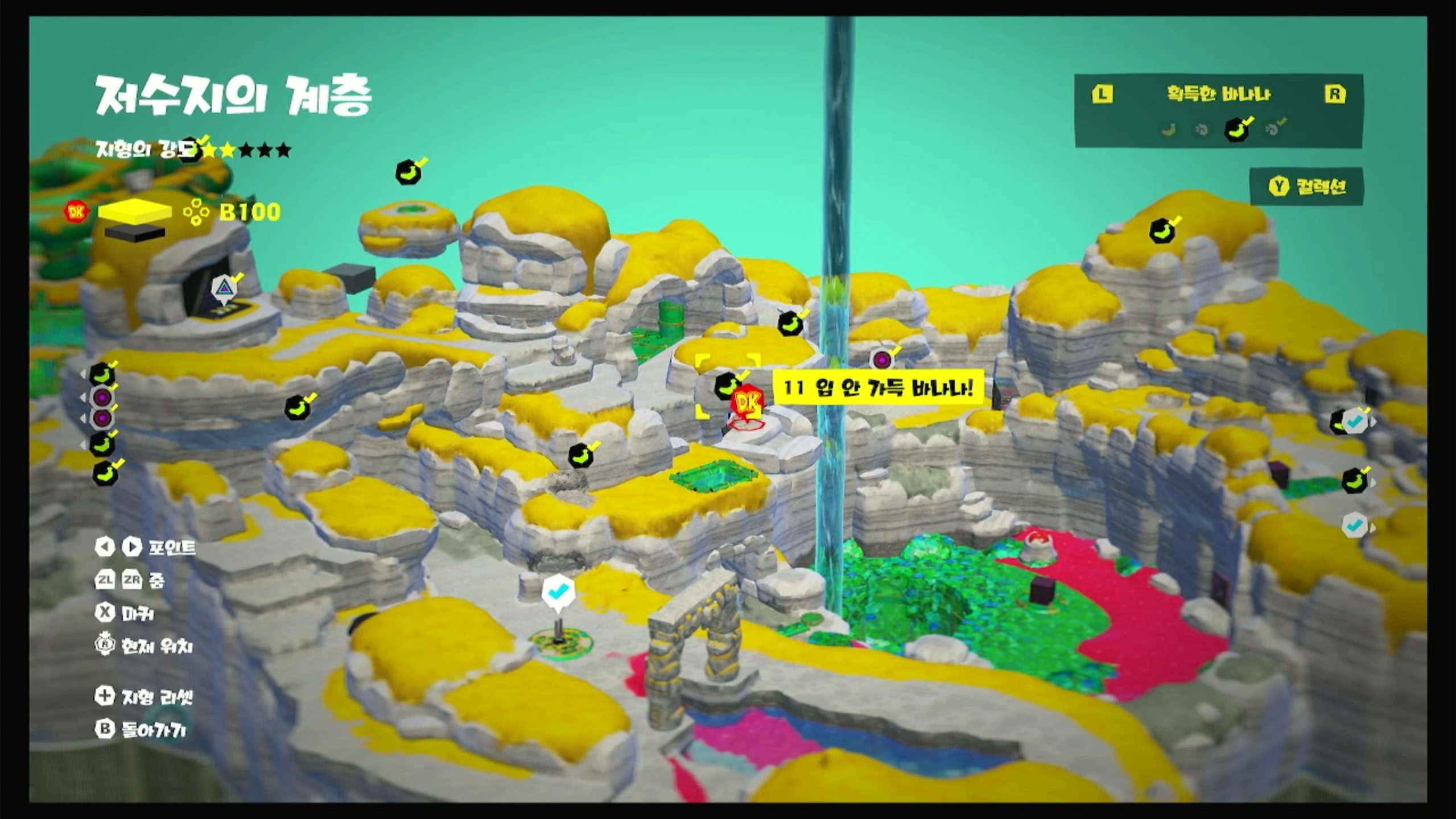Select the blue checkmark checkpoint marker near the arch
The height and width of the screenshot is (819, 1456).
tap(558, 593)
